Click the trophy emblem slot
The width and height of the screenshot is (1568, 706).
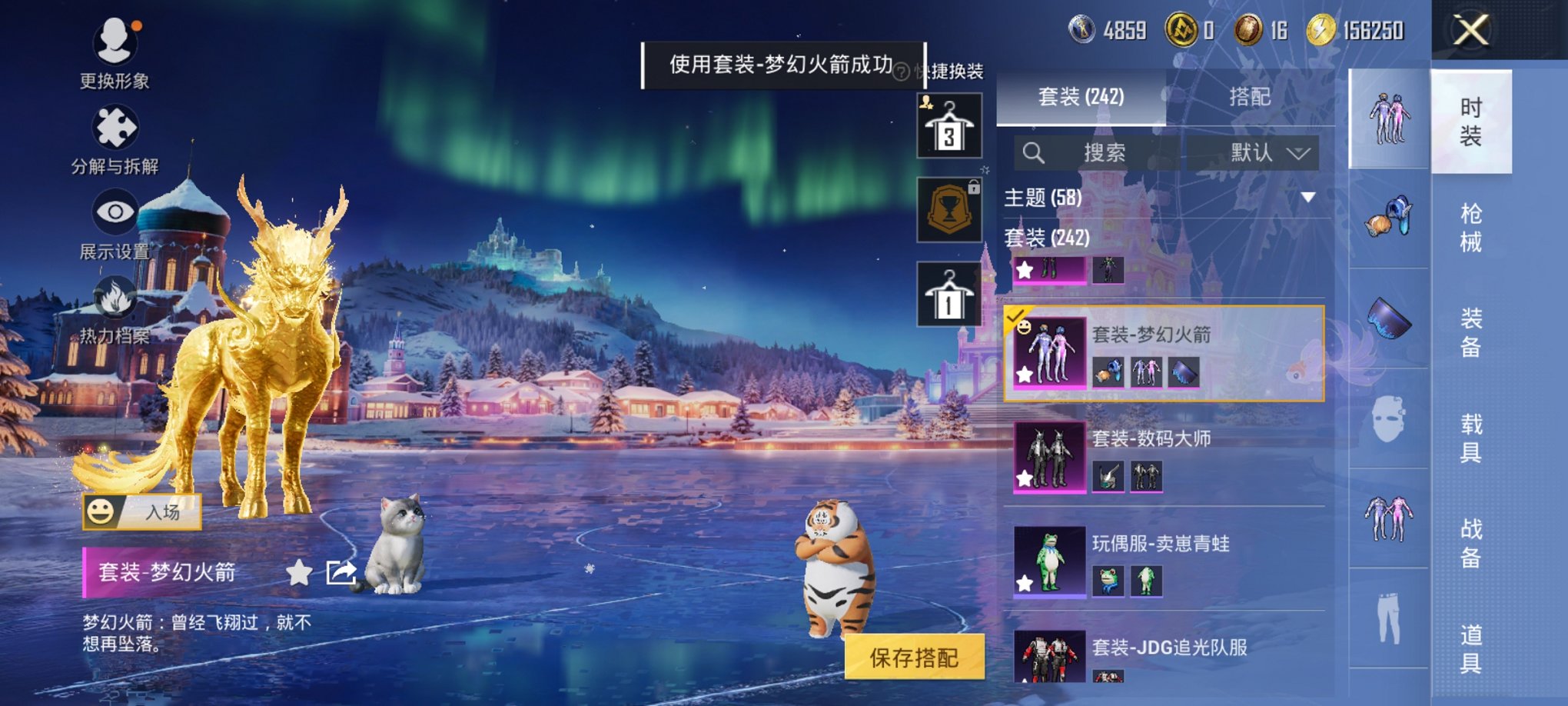(949, 208)
